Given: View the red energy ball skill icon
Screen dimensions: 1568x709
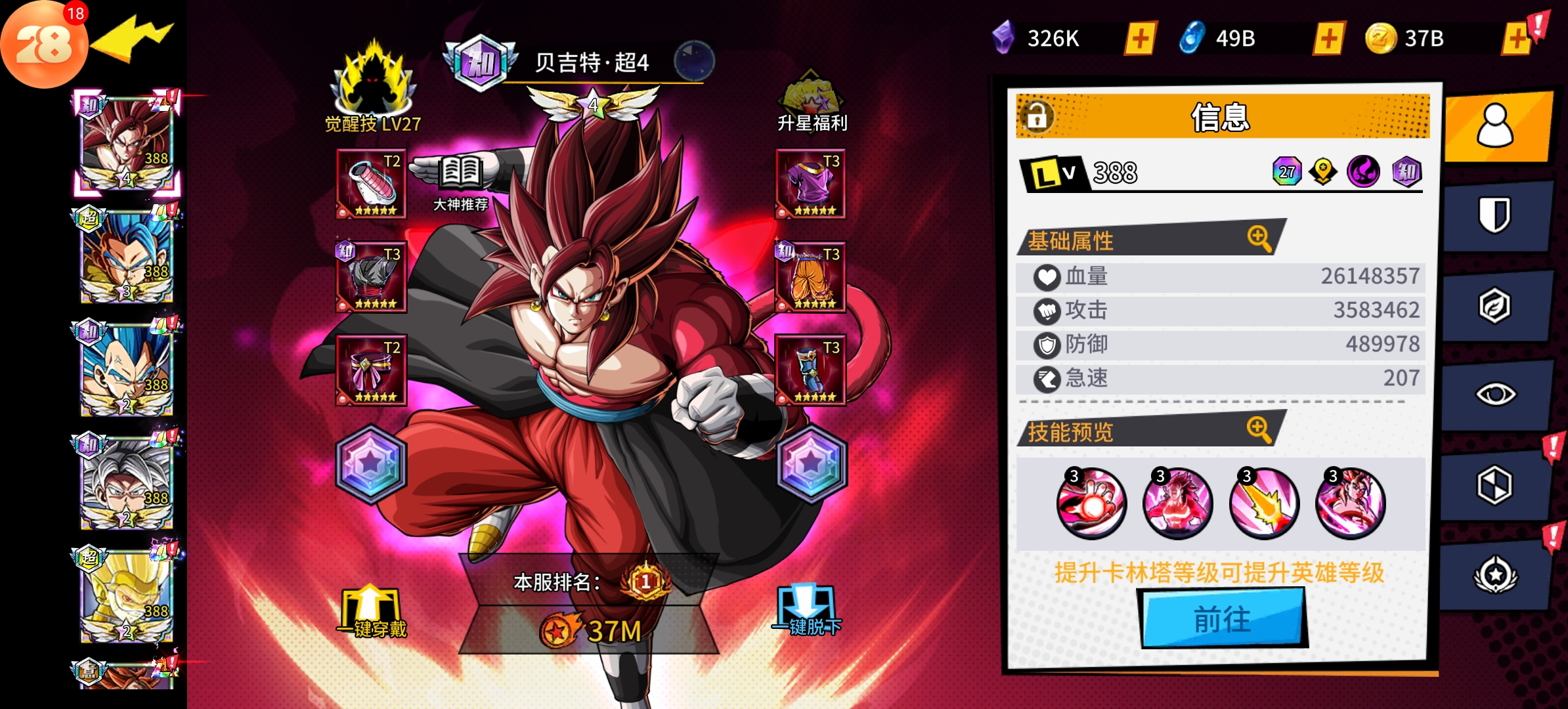Looking at the screenshot, I should [1091, 504].
